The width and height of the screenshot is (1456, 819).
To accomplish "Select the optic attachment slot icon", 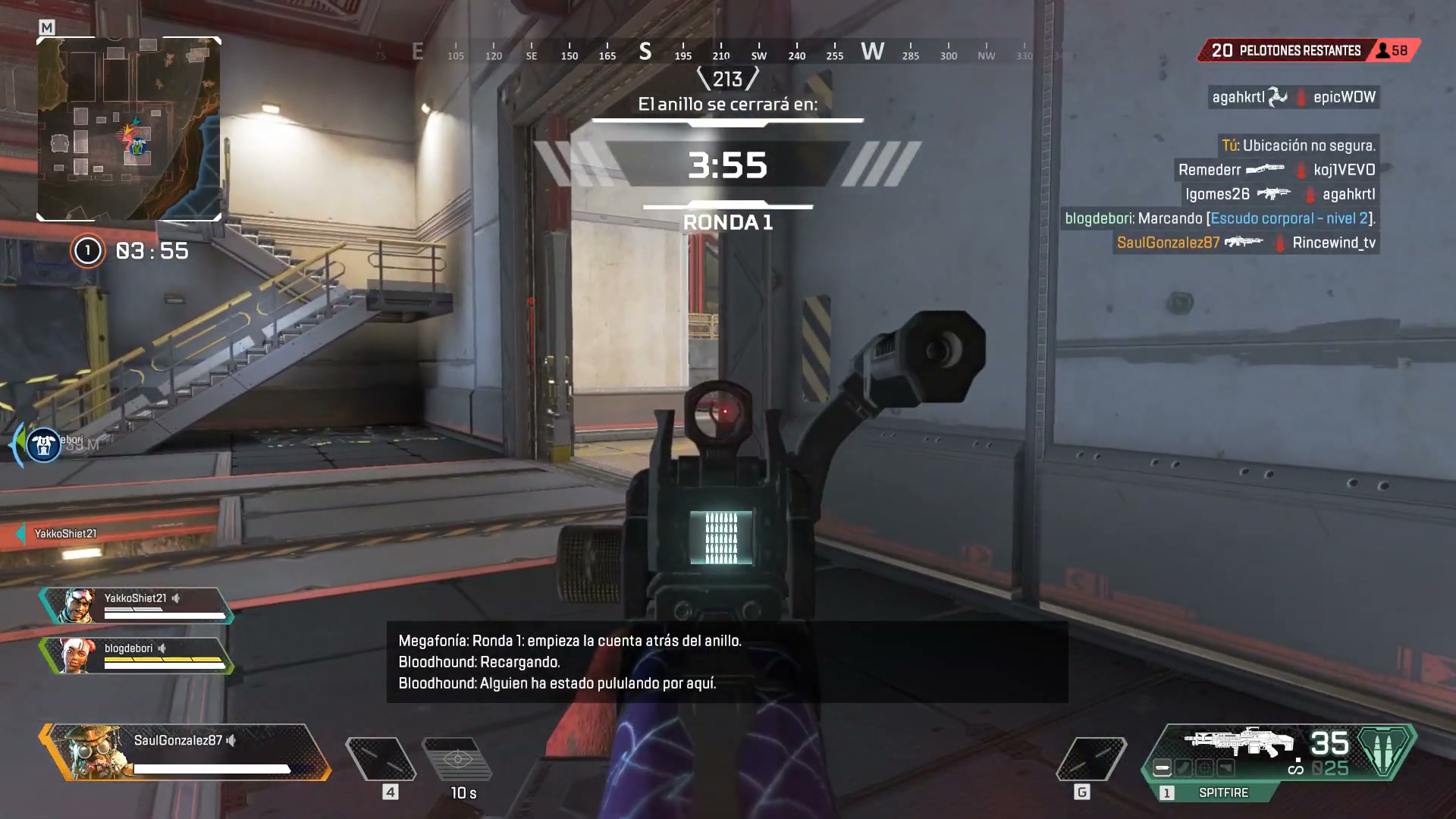I will (x=1204, y=767).
